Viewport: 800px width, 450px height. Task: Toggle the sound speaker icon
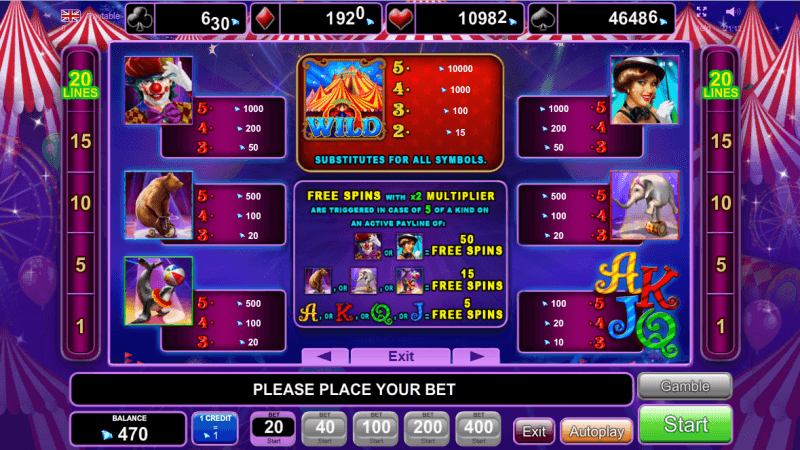tap(732, 13)
